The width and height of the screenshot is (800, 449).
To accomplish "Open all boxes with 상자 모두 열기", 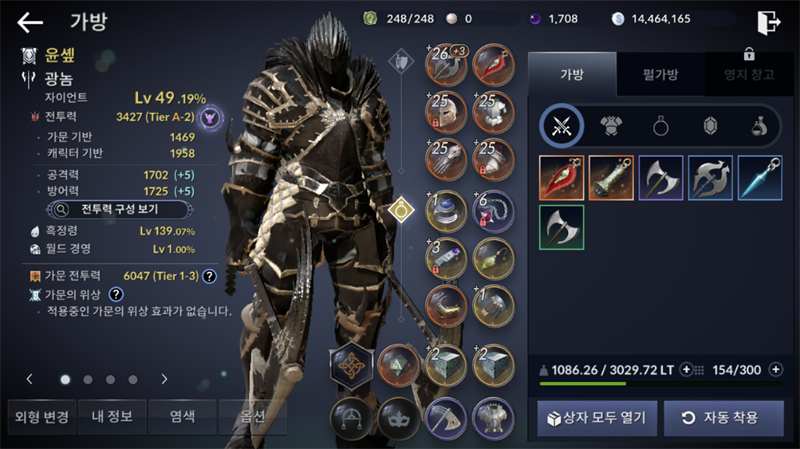I will pyautogui.click(x=597, y=417).
